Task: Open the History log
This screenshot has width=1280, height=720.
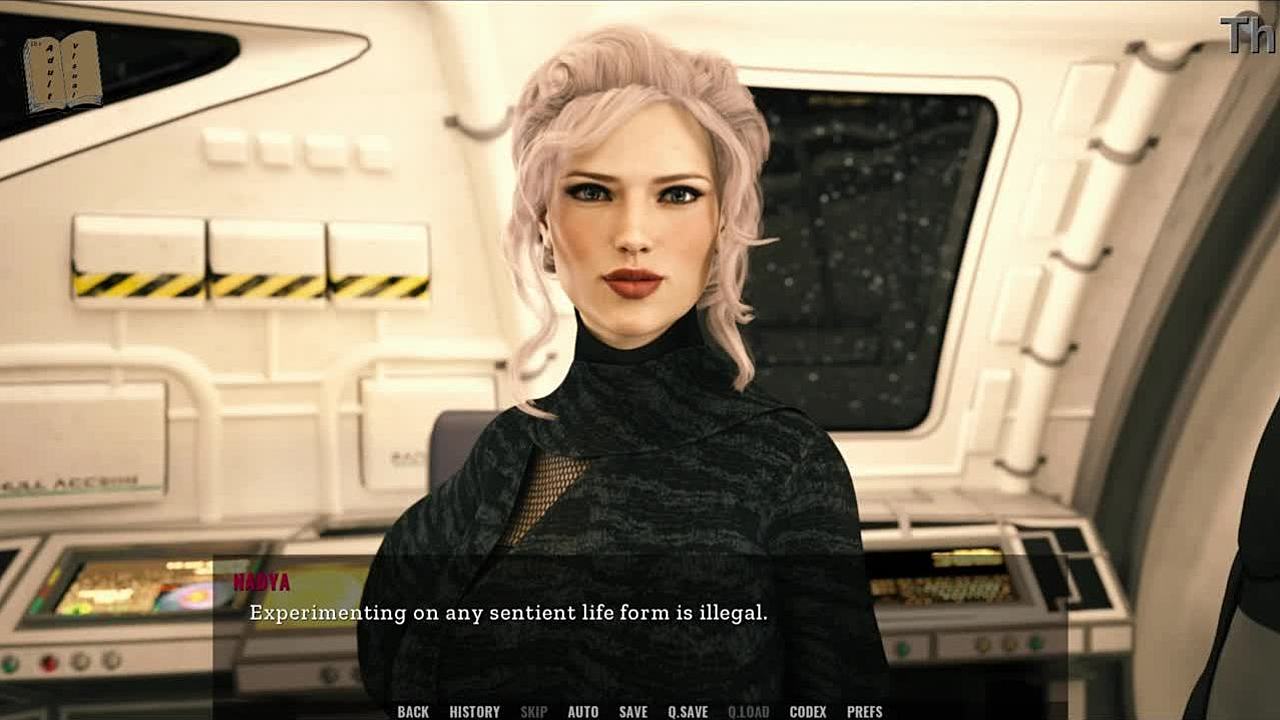Action: click(x=474, y=712)
